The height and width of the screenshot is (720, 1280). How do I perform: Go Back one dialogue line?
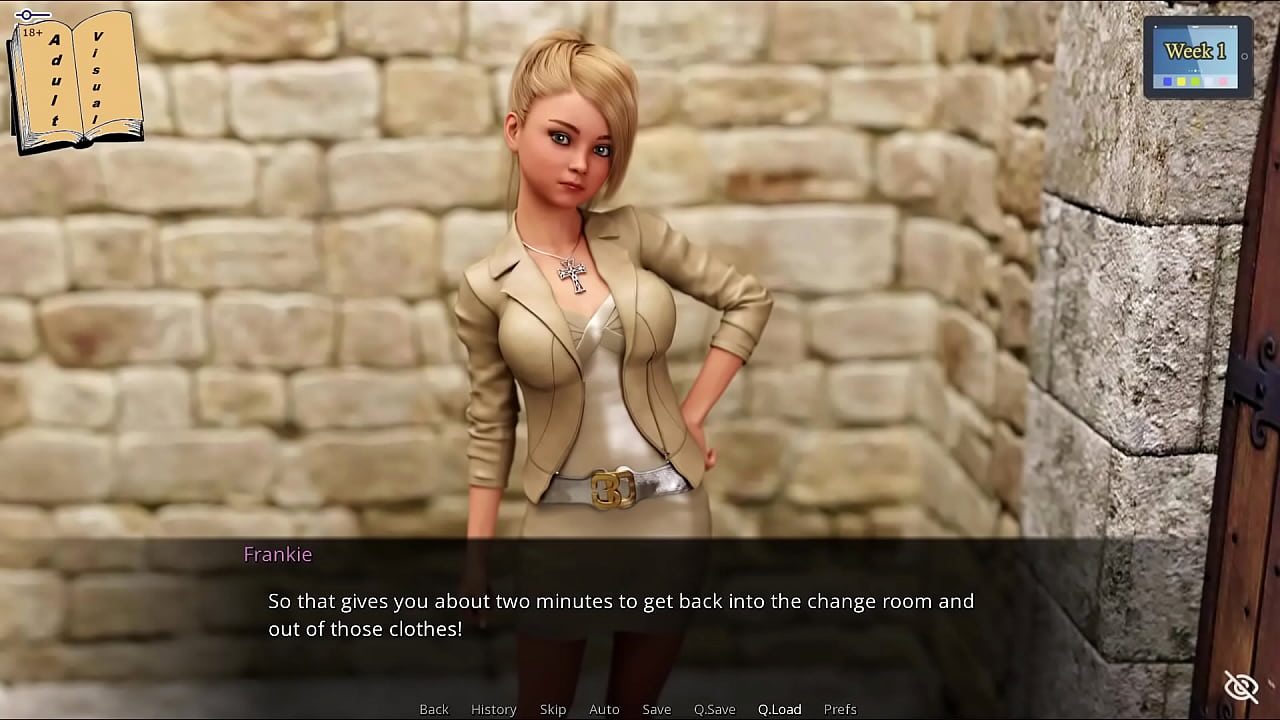[x=434, y=709]
